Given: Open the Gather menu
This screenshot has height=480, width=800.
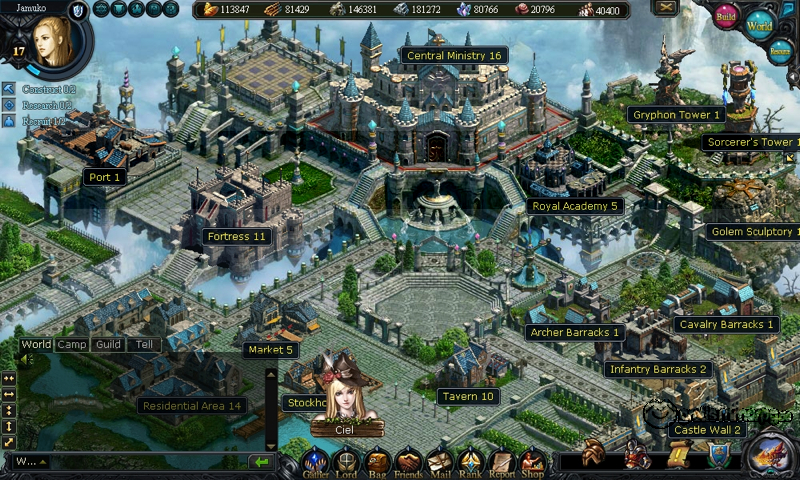Looking at the screenshot, I should pyautogui.click(x=317, y=461).
